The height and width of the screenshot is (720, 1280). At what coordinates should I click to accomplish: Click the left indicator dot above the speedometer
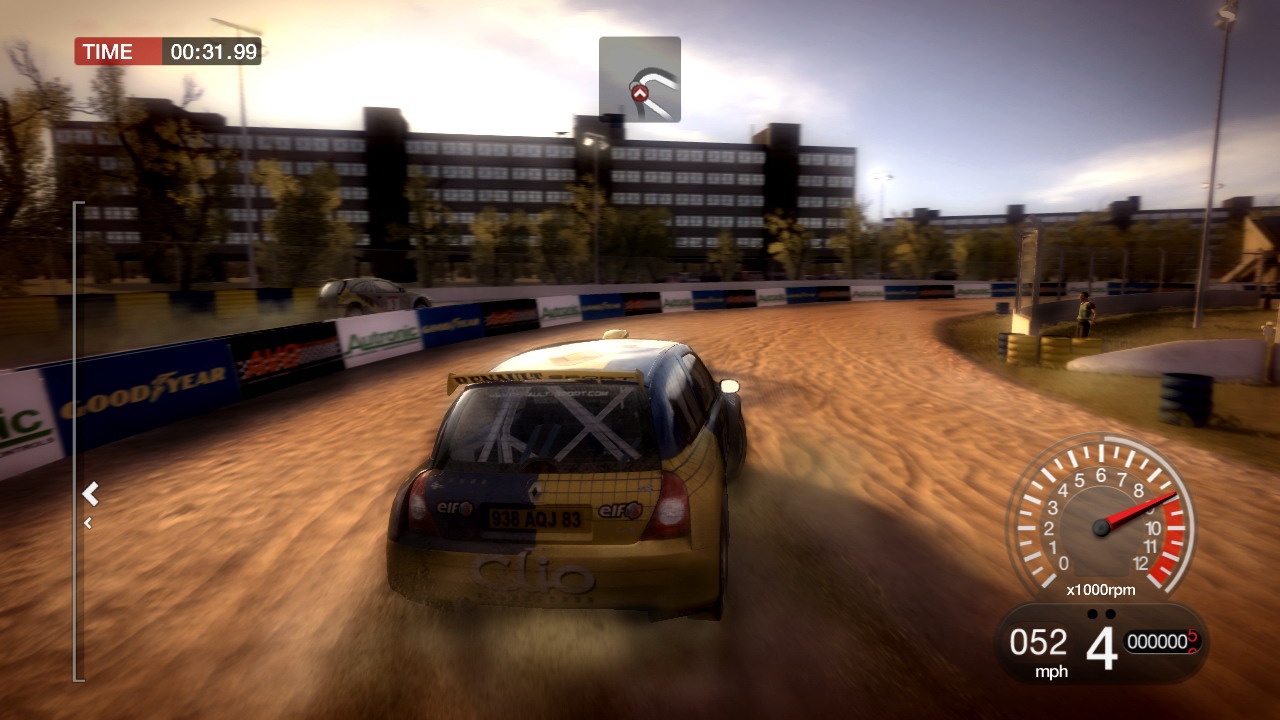tap(1094, 613)
